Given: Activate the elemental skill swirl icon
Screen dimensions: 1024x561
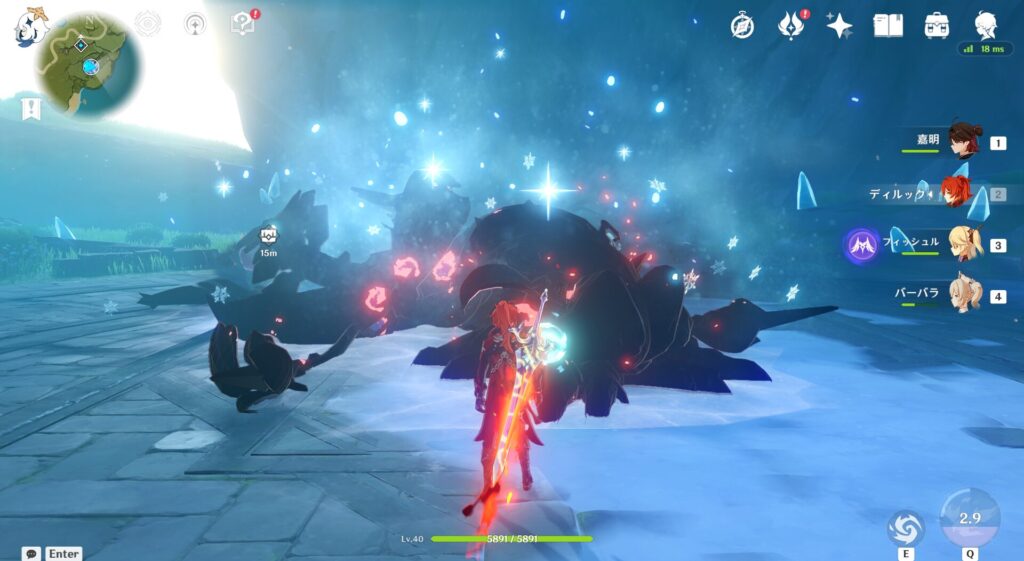Looking at the screenshot, I should 906,527.
